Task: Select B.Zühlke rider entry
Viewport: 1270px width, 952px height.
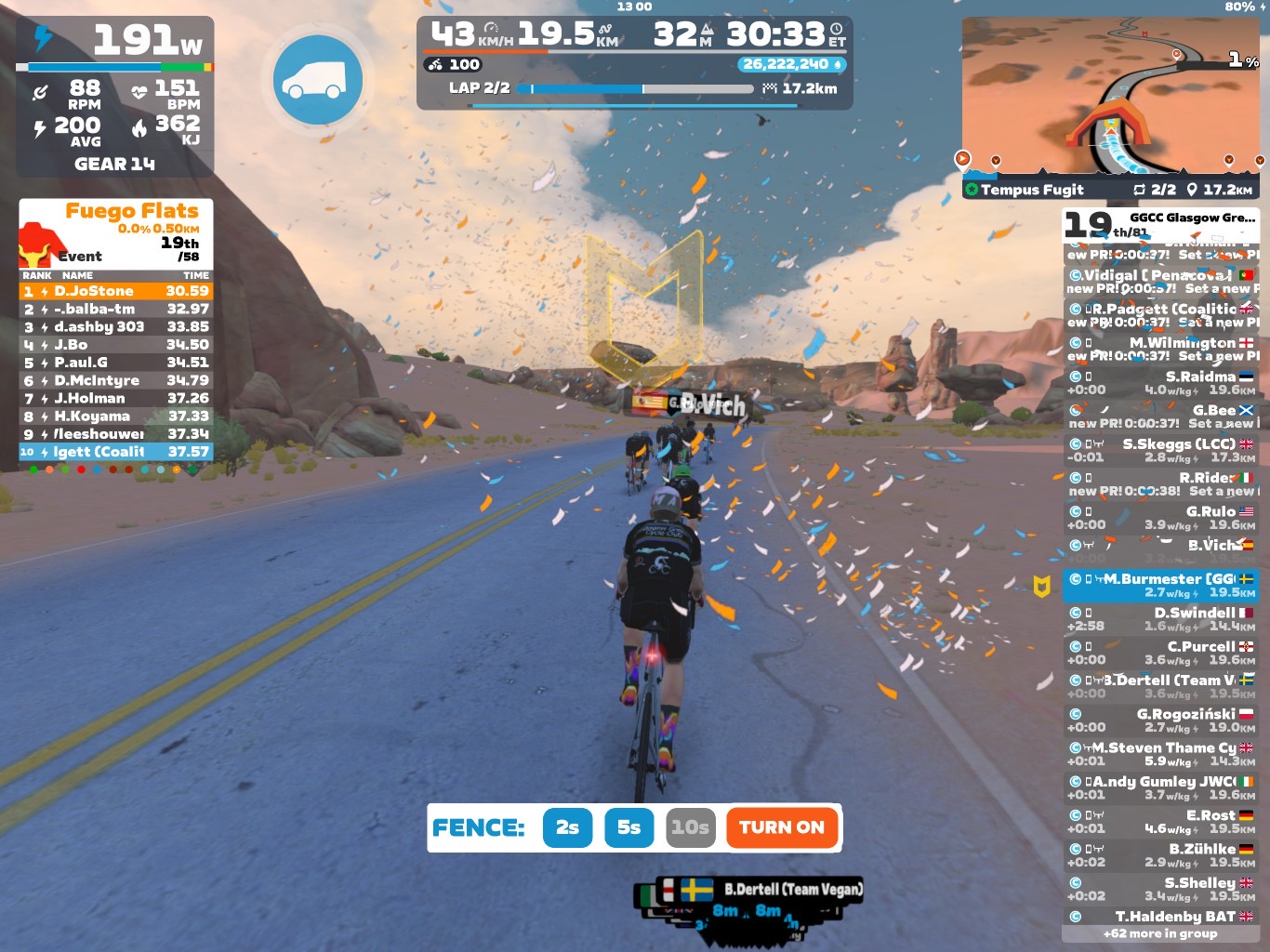Action: [1160, 855]
